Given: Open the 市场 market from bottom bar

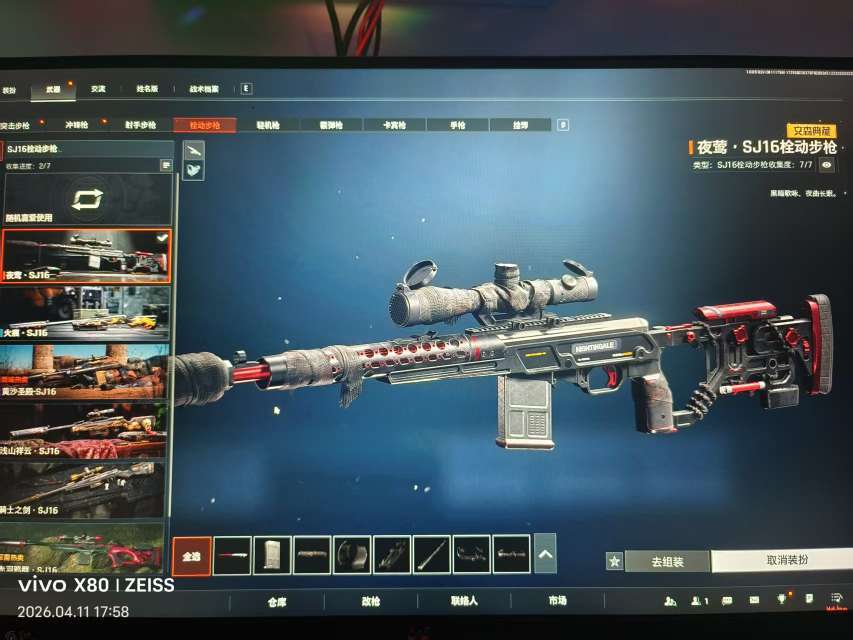Looking at the screenshot, I should pos(557,601).
